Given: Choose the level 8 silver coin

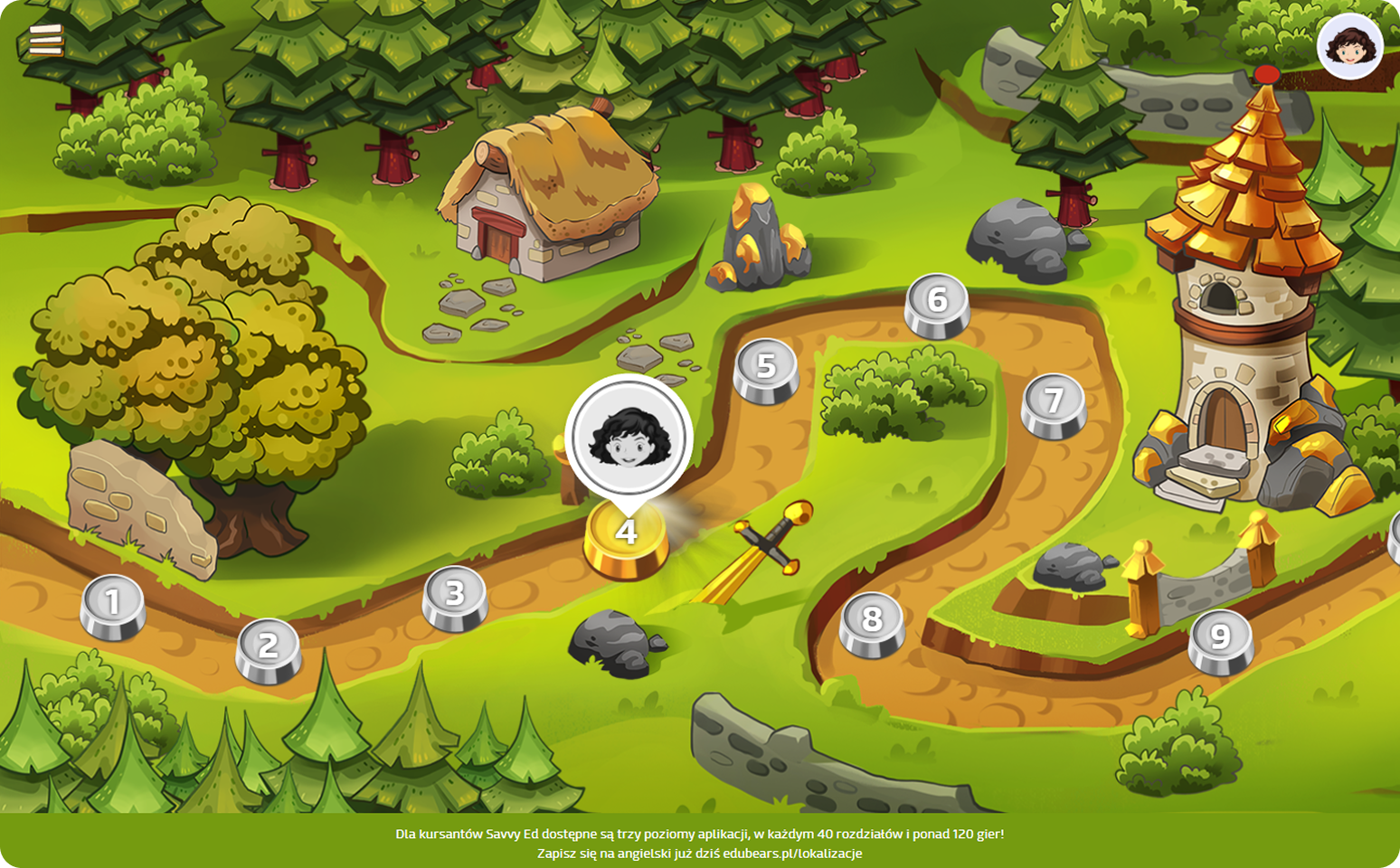Looking at the screenshot, I should (x=872, y=622).
